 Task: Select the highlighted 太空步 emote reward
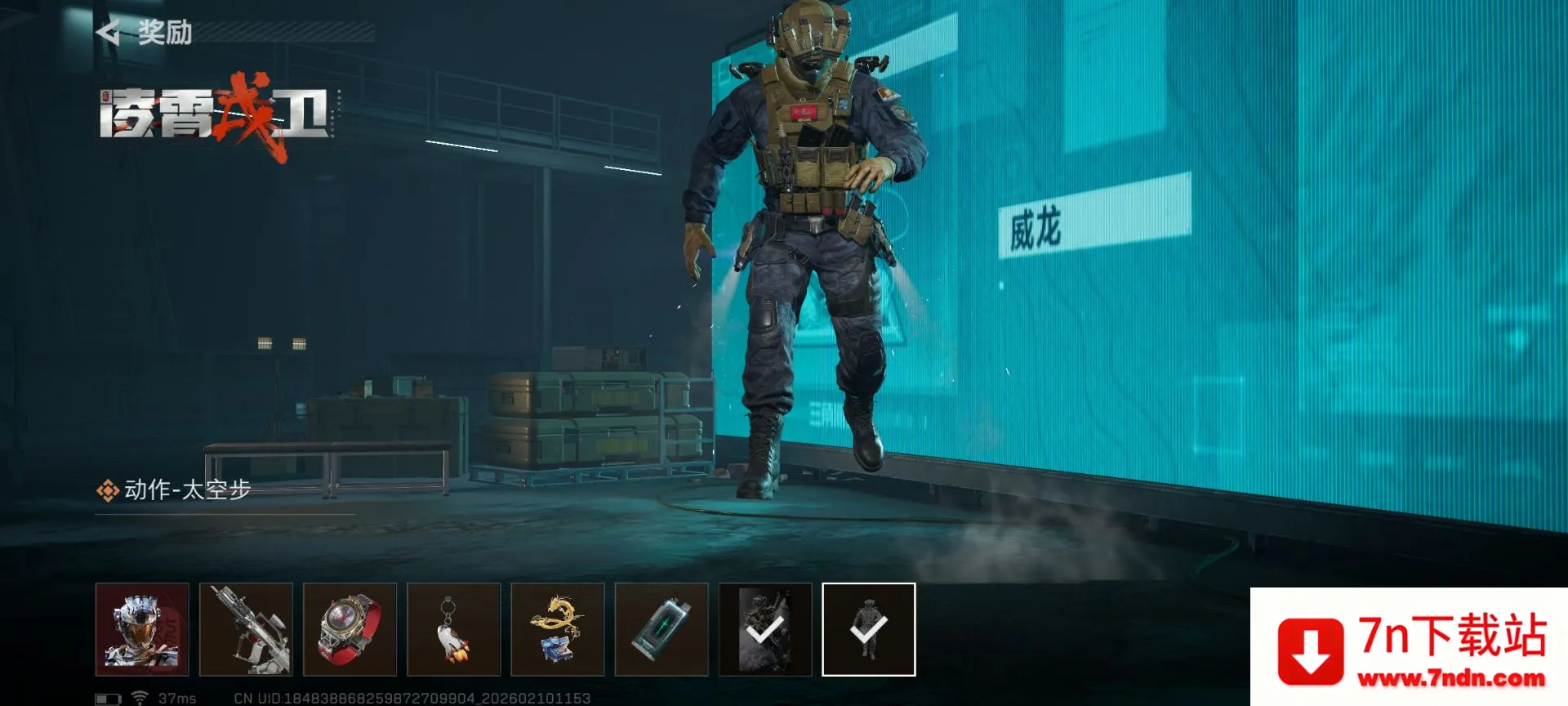(x=868, y=629)
